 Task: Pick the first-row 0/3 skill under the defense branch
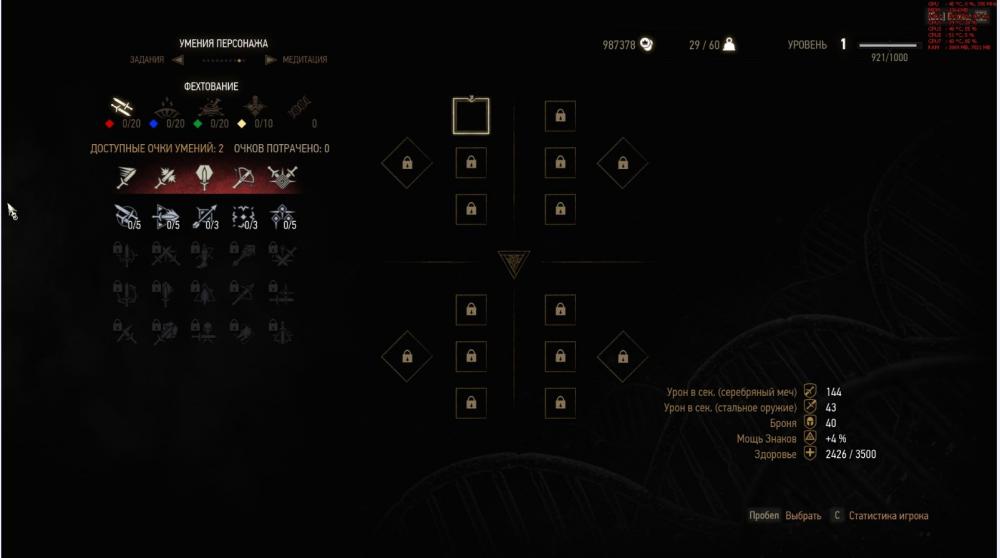click(x=203, y=214)
